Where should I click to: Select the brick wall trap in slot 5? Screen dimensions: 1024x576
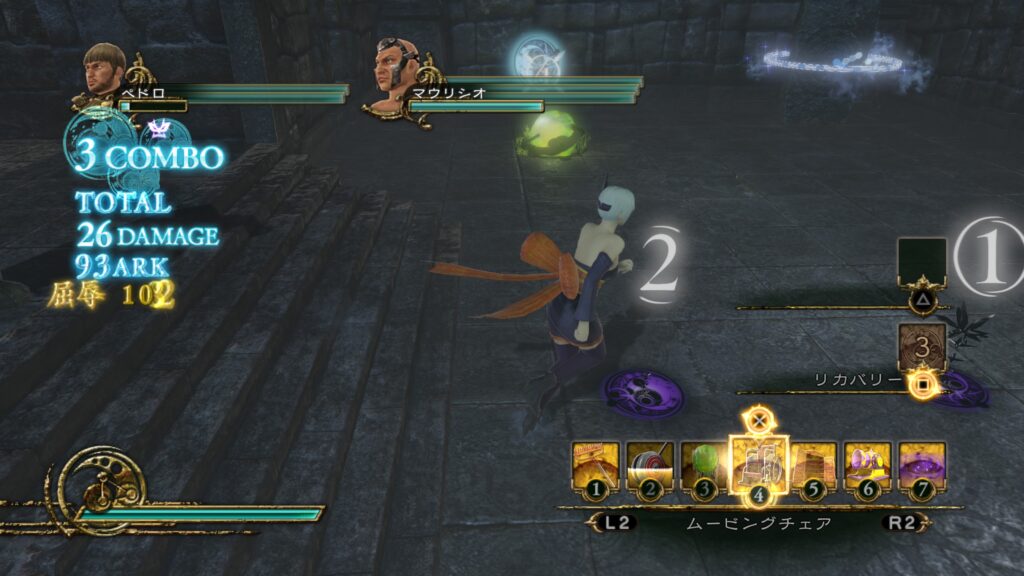814,466
